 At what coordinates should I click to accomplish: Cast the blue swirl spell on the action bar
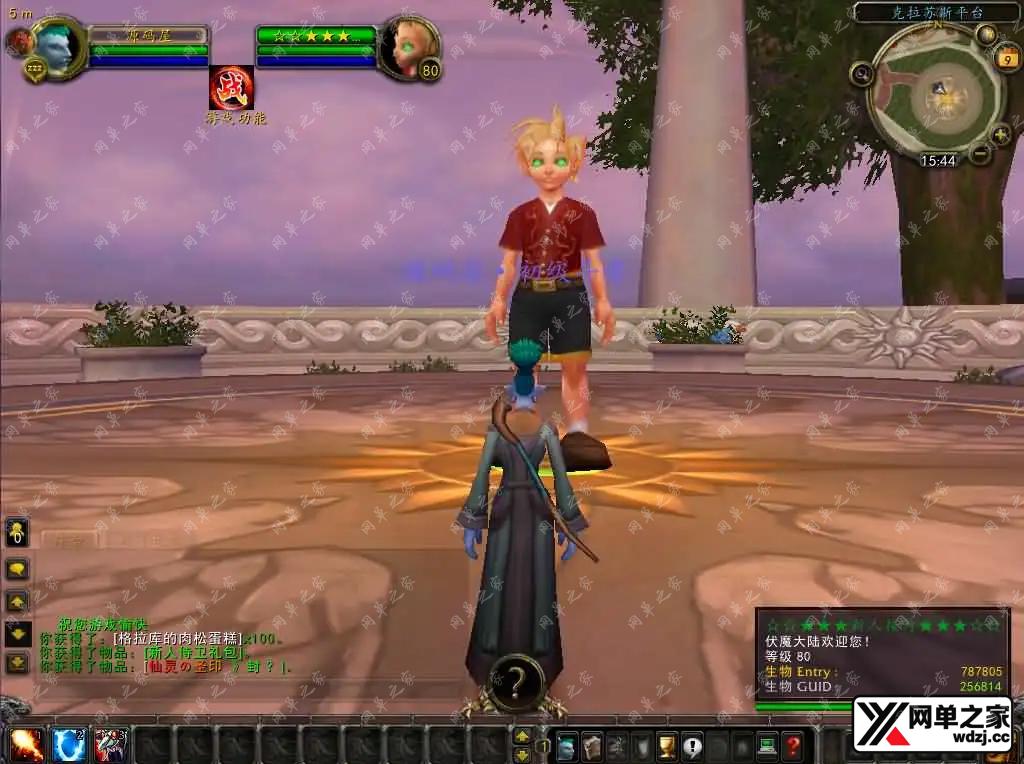(x=69, y=745)
